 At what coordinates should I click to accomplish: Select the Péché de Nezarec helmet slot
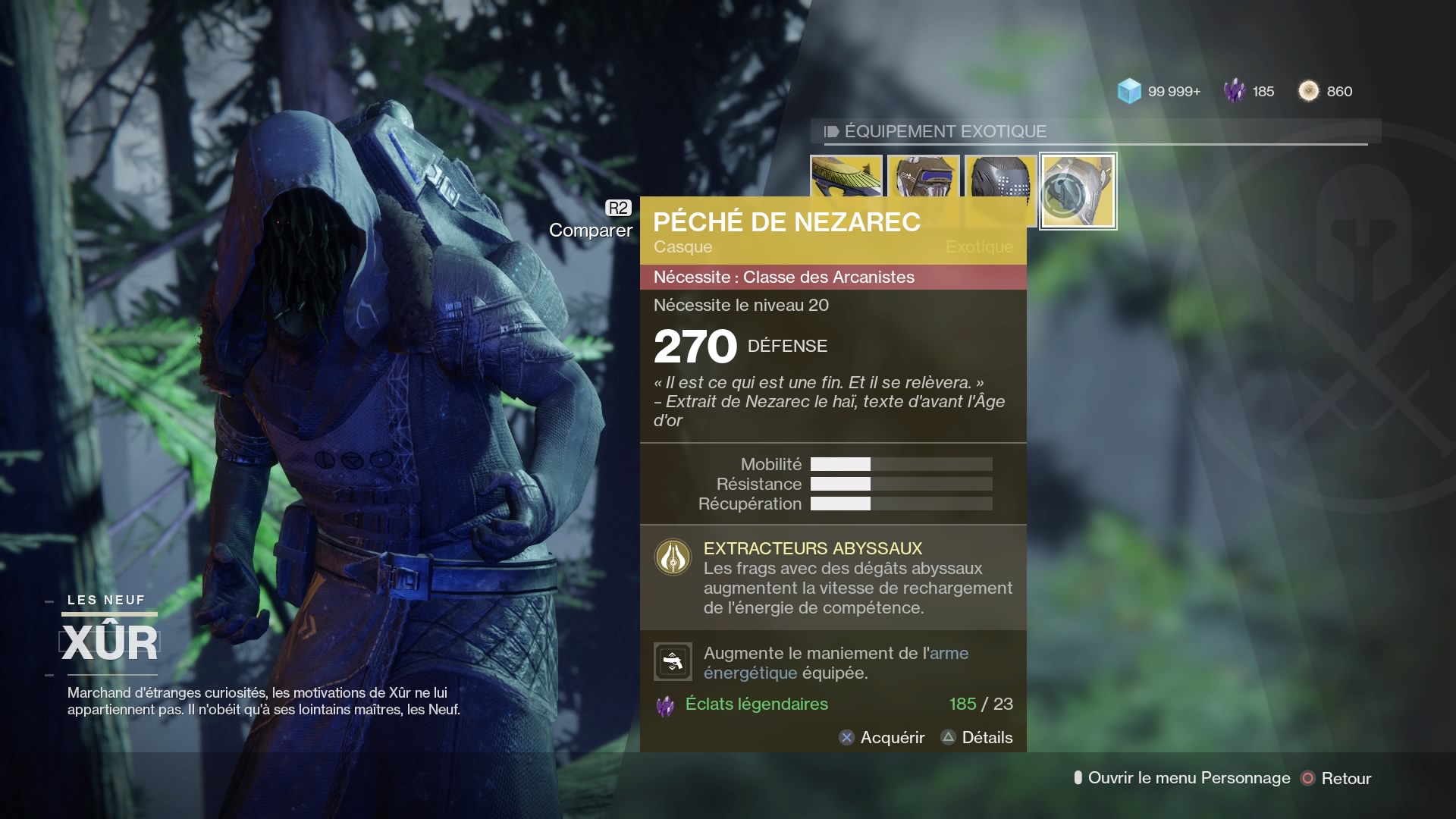[x=1078, y=191]
